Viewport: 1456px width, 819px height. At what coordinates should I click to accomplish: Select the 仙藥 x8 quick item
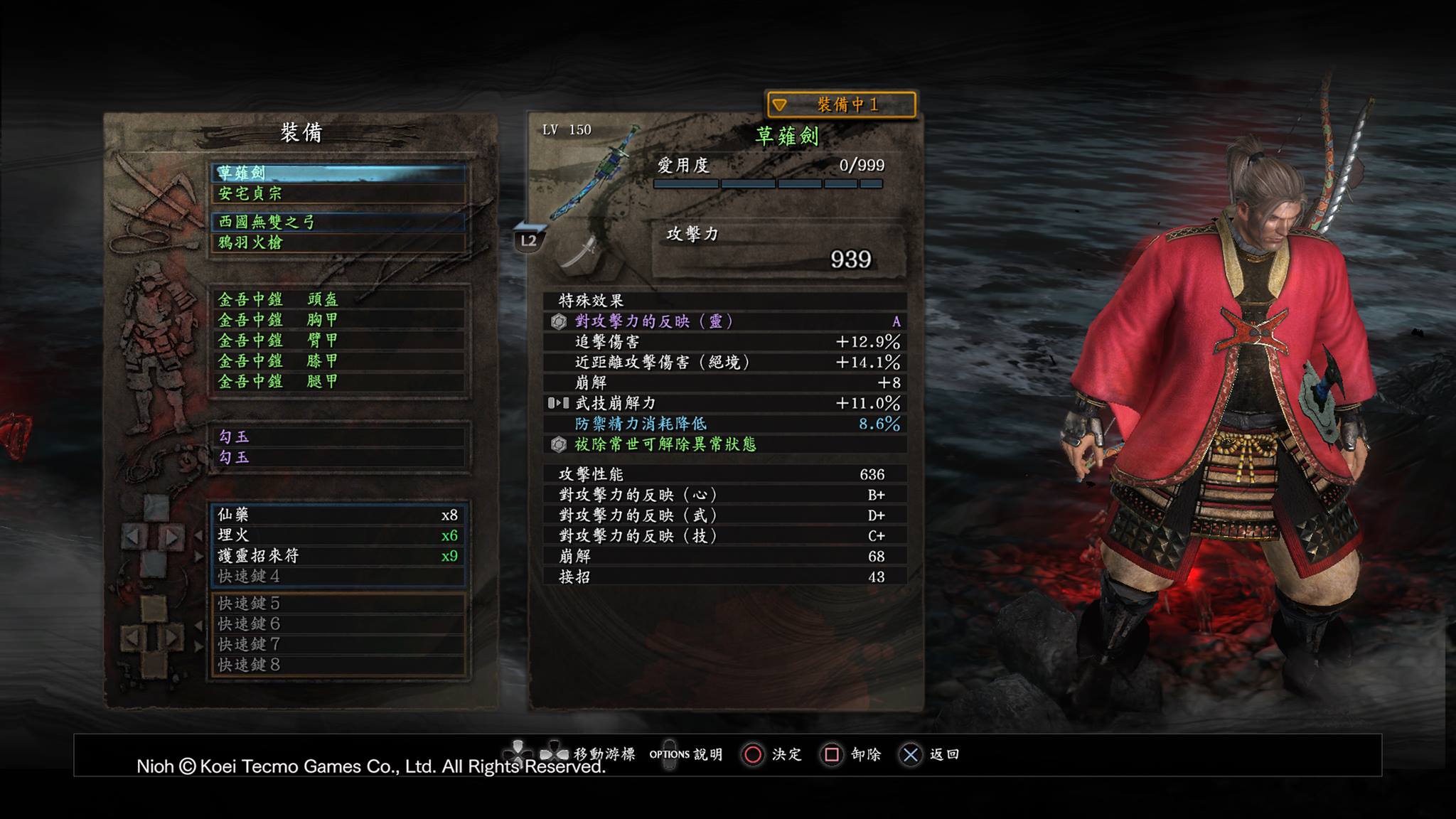pos(338,515)
